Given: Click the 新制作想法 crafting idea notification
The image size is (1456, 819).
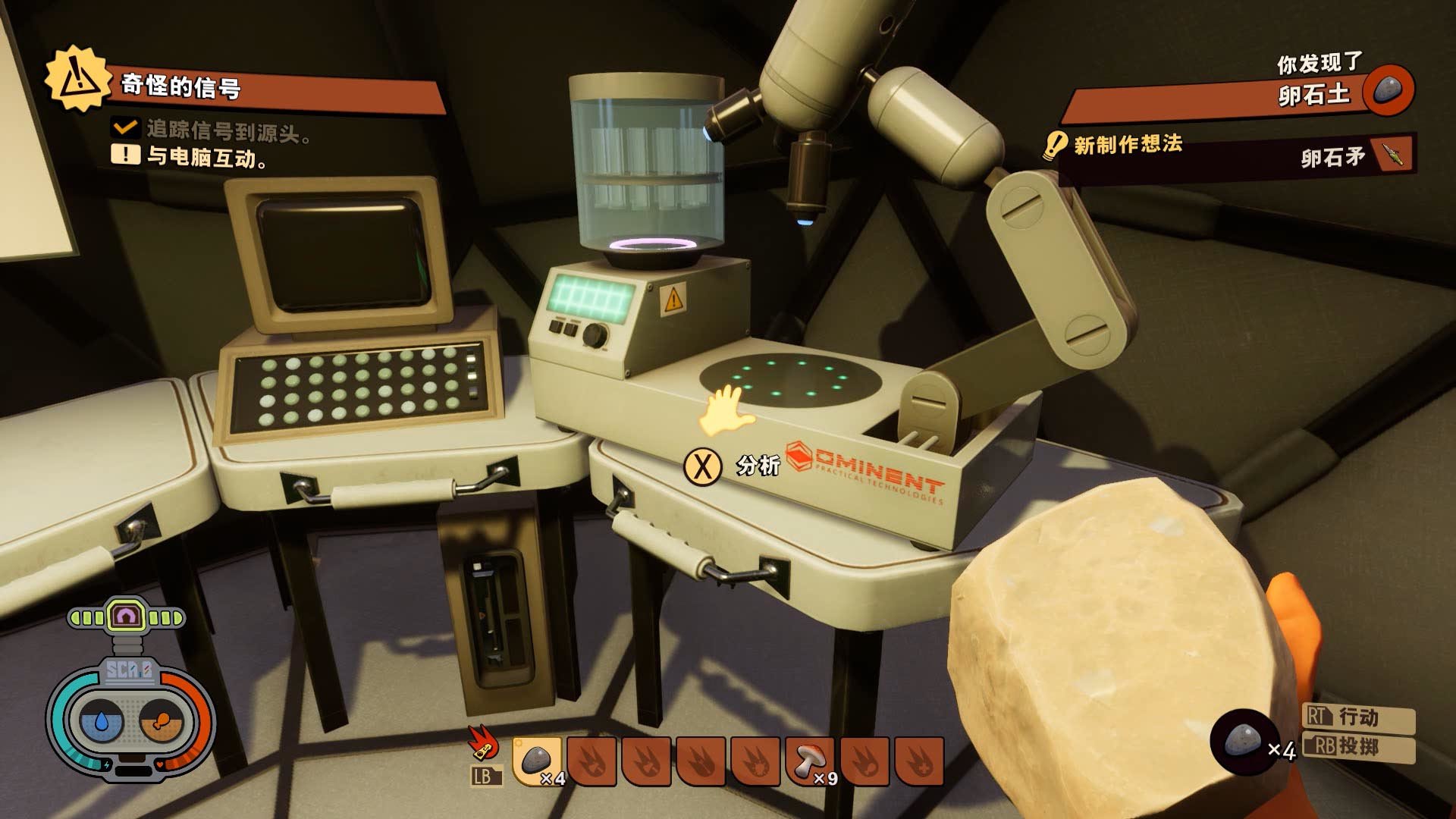Looking at the screenshot, I should tap(1128, 144).
